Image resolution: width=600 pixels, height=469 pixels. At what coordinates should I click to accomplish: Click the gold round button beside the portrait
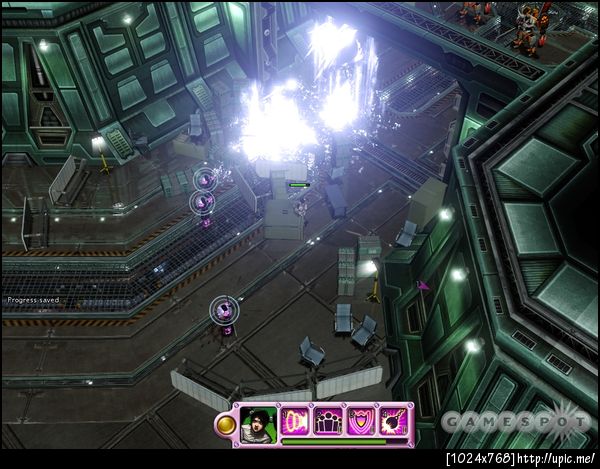coord(225,424)
